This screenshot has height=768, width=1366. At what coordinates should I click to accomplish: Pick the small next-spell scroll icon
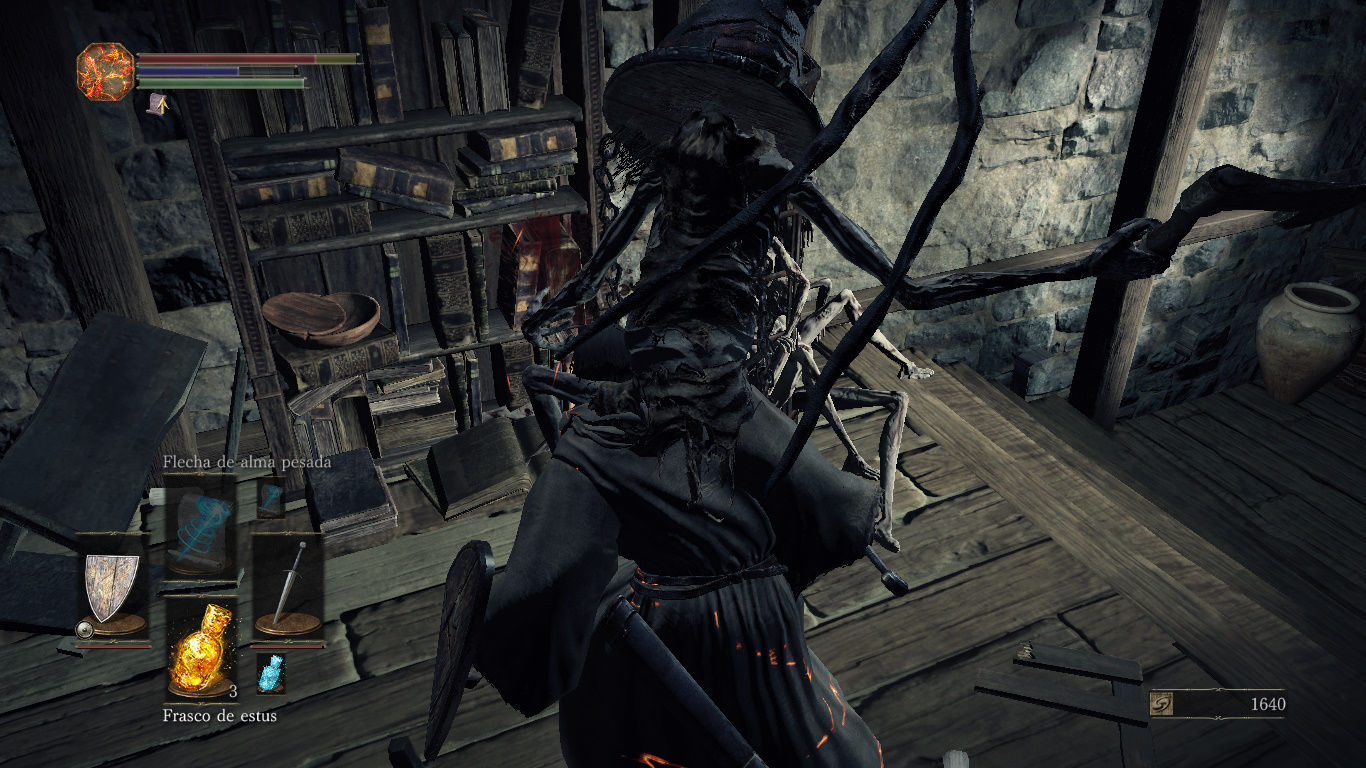coord(270,497)
